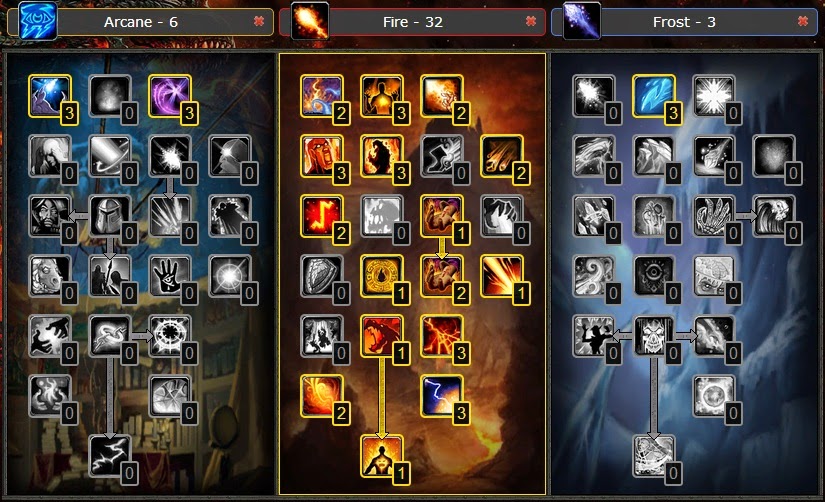Select the Dragon's Breath talent icon

(x=380, y=335)
